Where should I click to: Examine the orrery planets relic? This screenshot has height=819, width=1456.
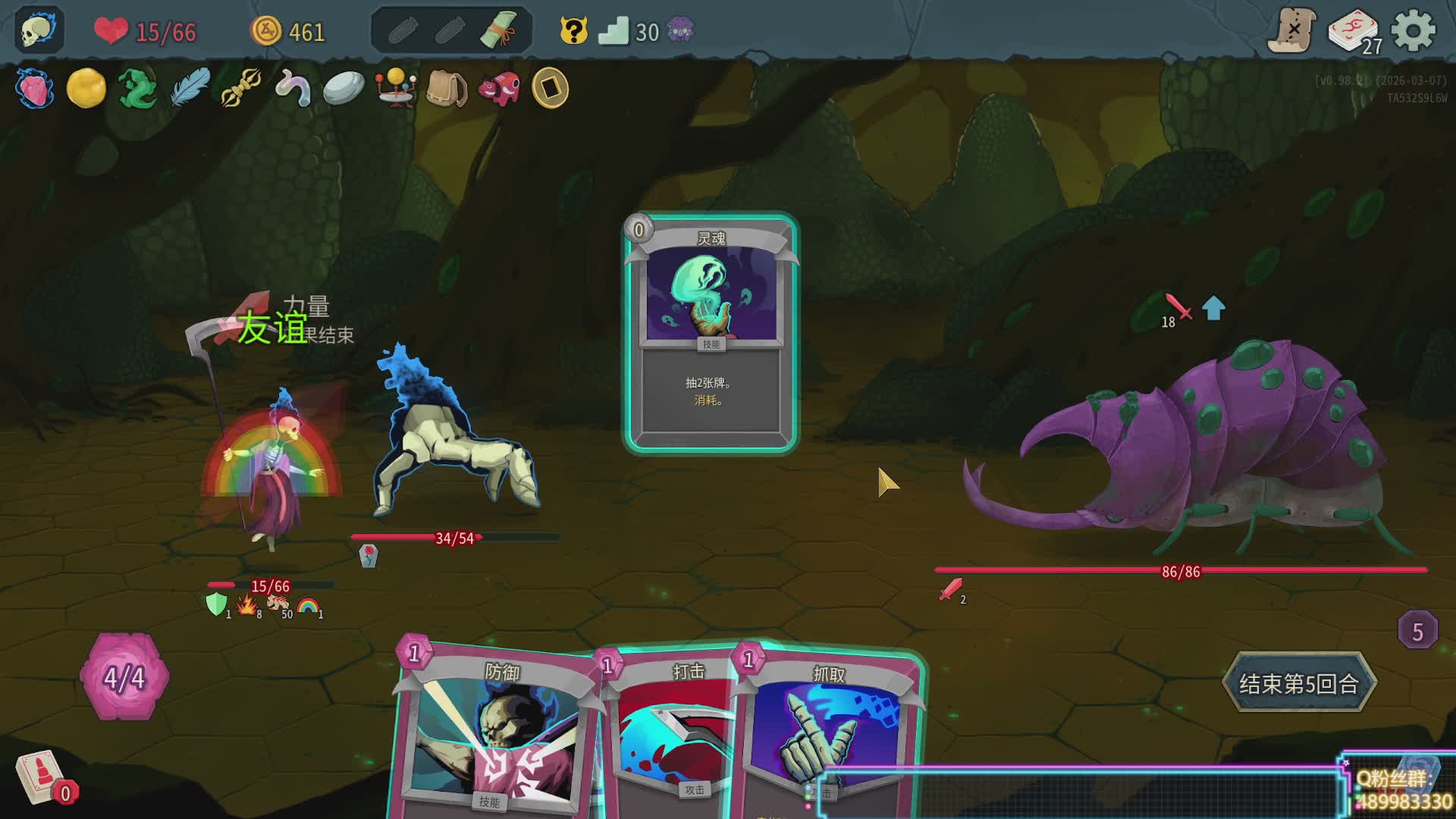coord(395,88)
